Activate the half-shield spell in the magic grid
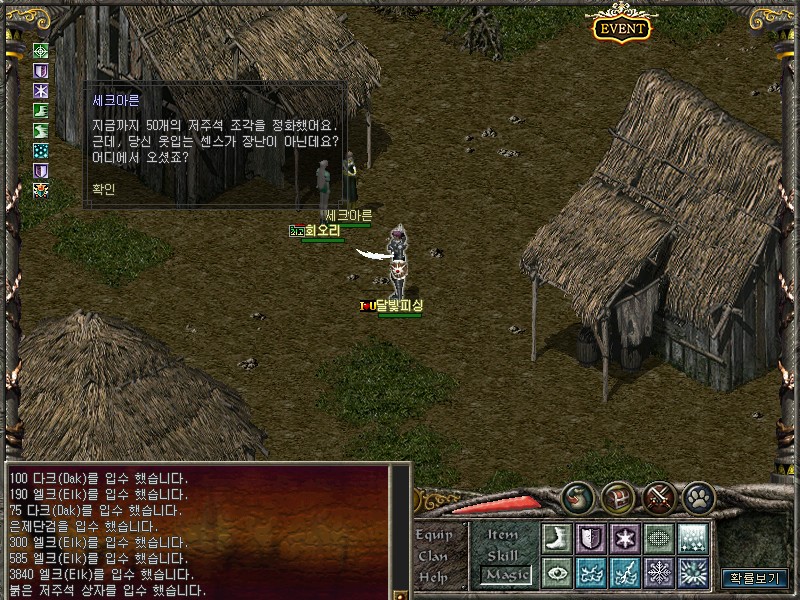 point(591,537)
